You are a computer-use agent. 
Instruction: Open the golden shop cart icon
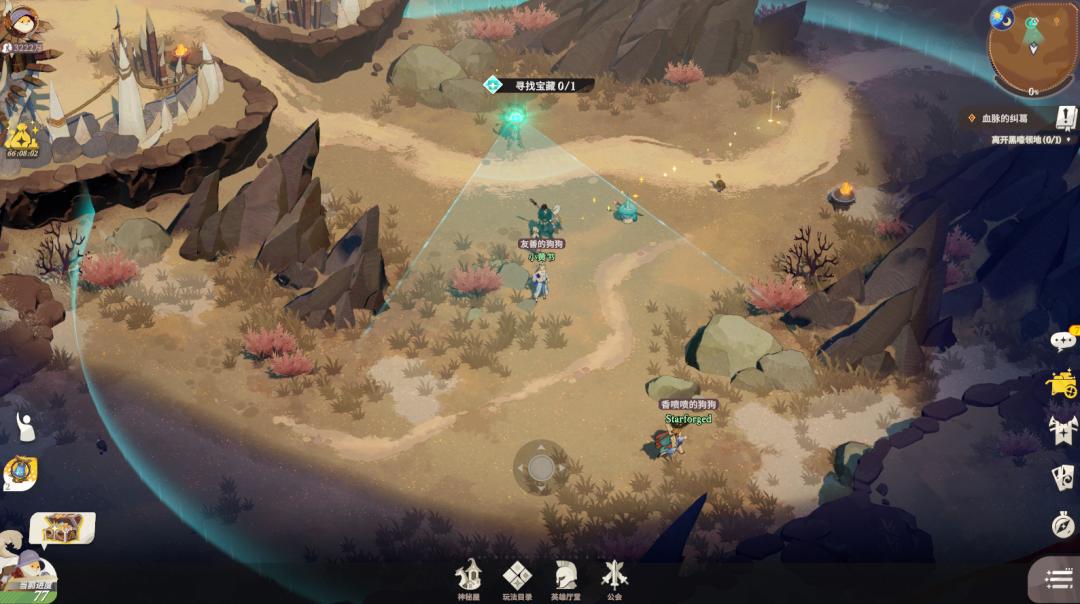(1062, 384)
